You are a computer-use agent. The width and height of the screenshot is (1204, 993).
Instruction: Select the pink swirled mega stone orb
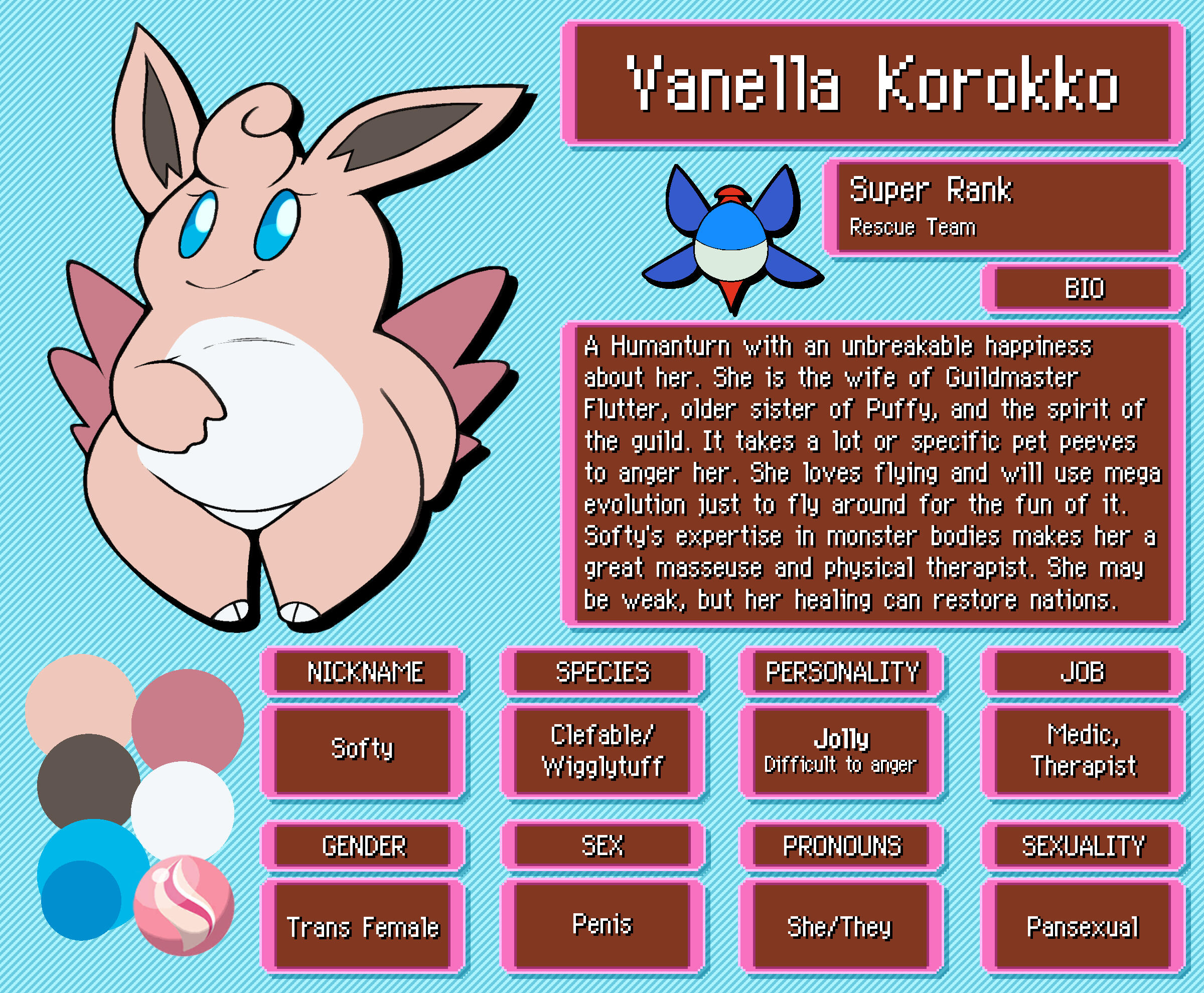pyautogui.click(x=184, y=905)
